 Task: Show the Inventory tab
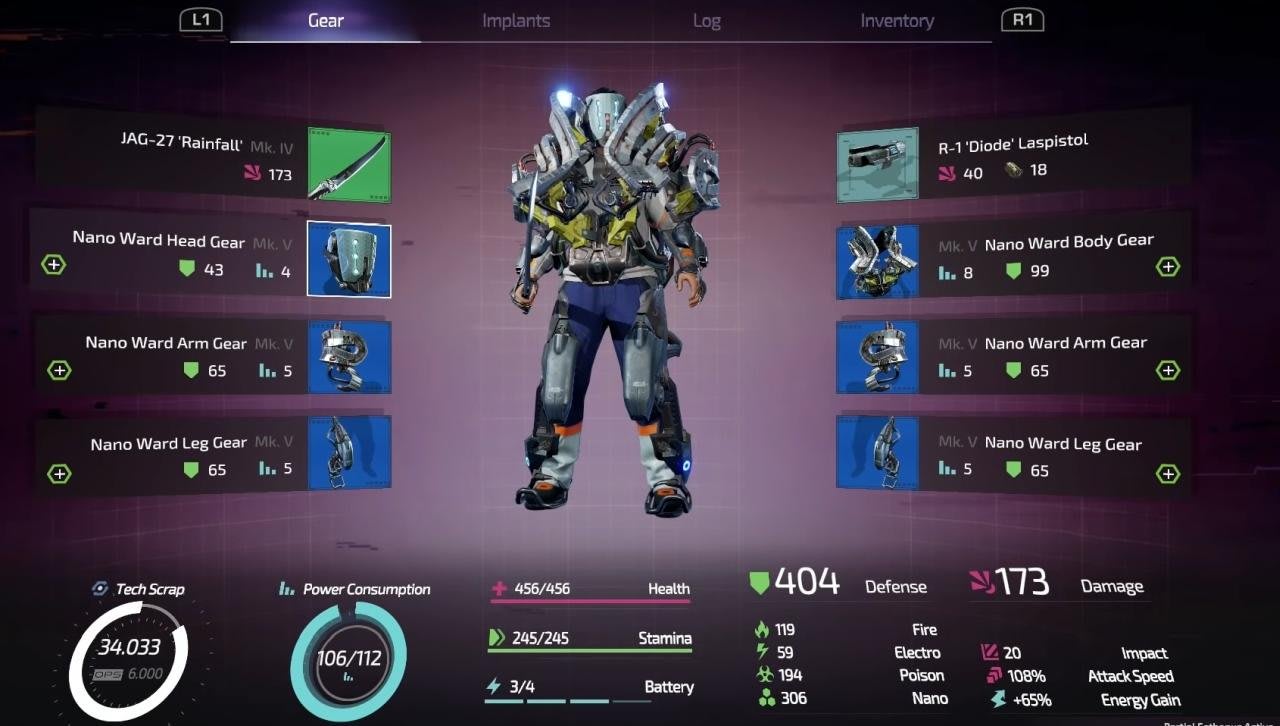pyautogui.click(x=897, y=21)
